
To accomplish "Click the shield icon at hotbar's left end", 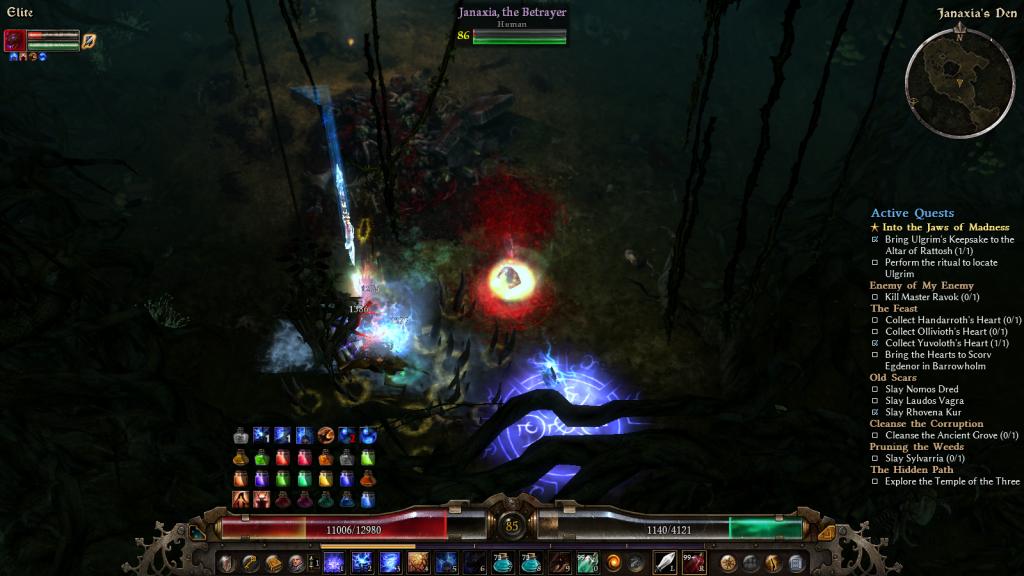I will [x=227, y=563].
